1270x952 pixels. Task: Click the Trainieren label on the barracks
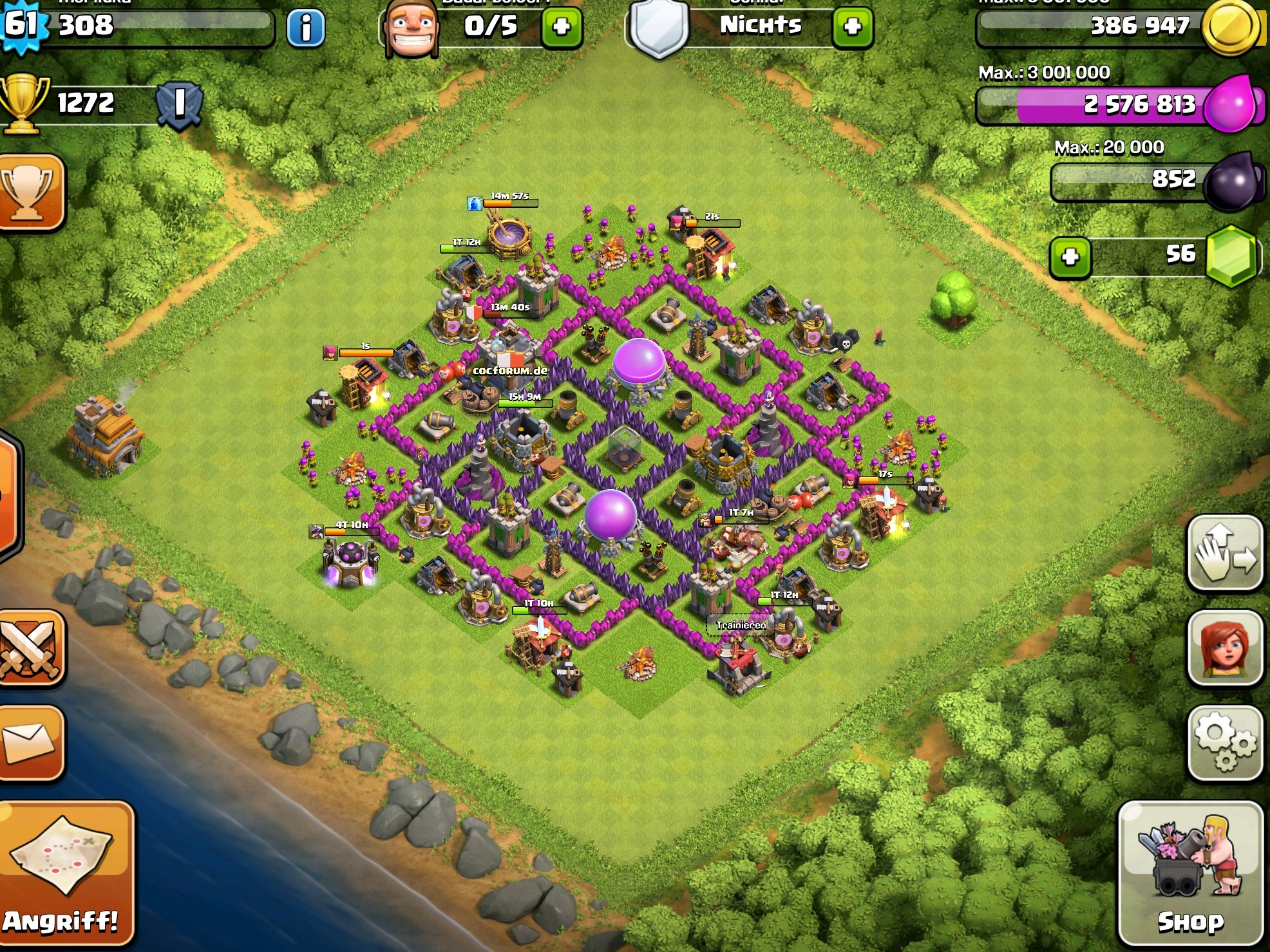pos(741,625)
